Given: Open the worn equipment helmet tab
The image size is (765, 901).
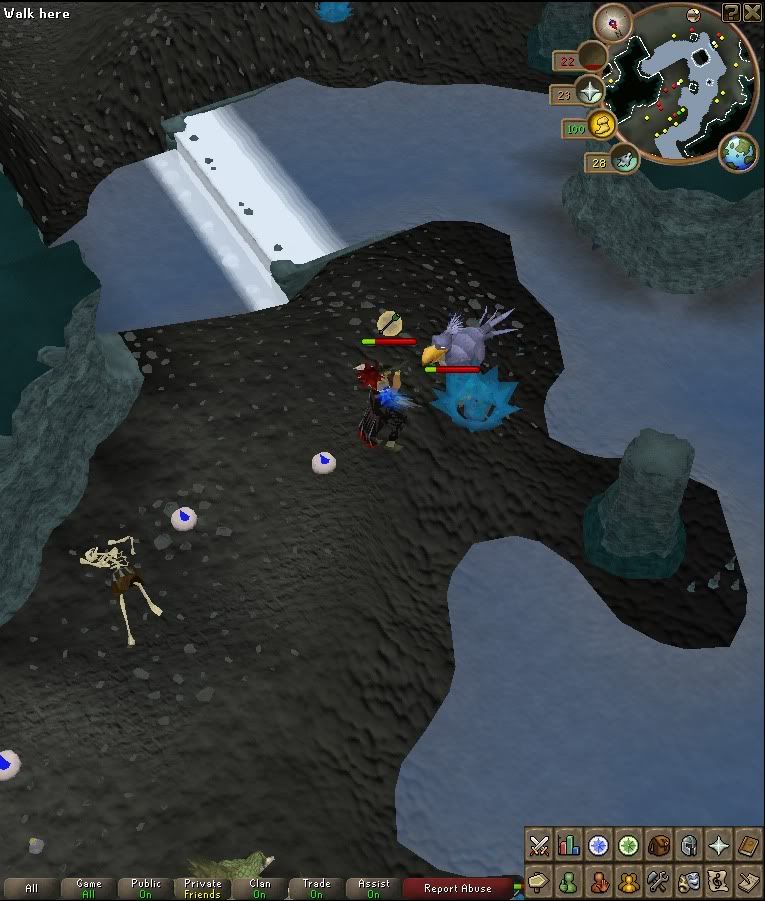Looking at the screenshot, I should [x=688, y=845].
